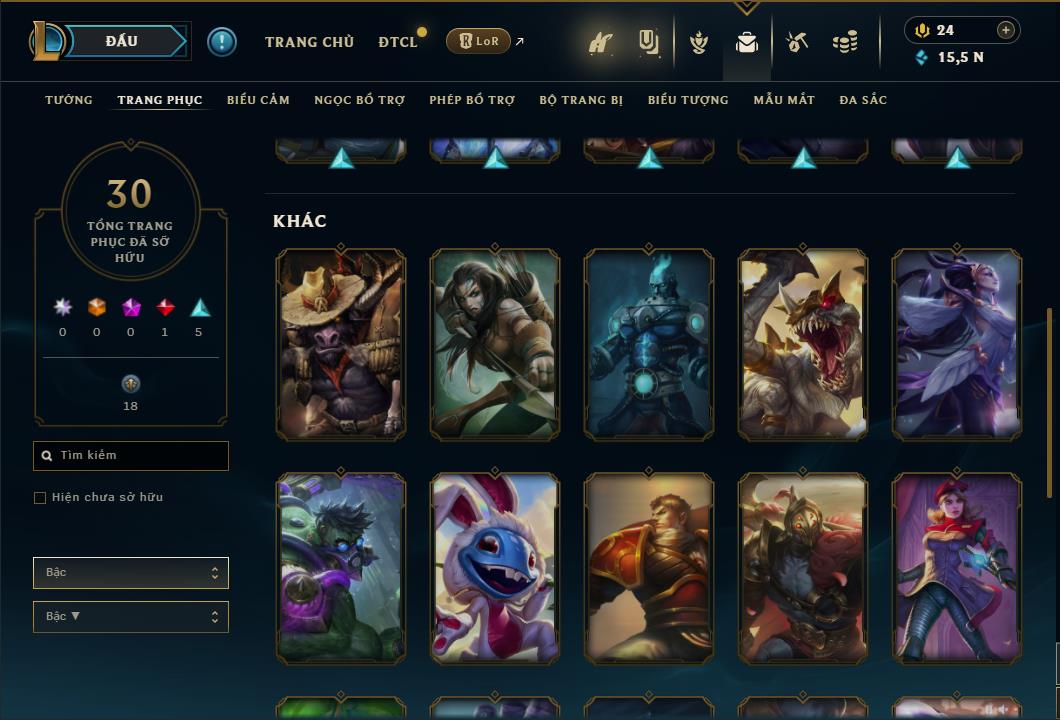This screenshot has width=1060, height=720.
Task: Open the BIỂU CẢM tab
Action: click(258, 100)
